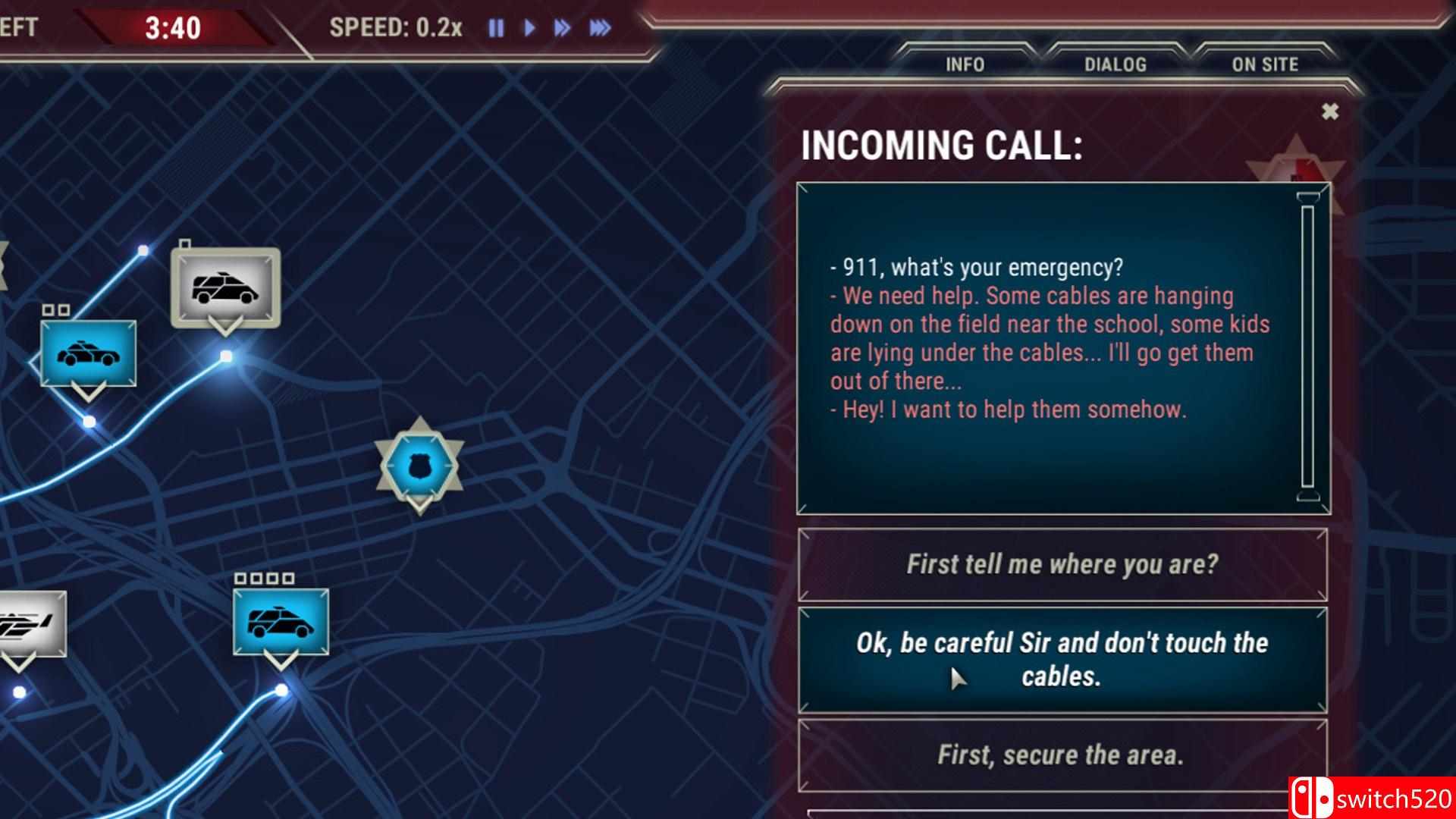Select the helicopter unit marker
The height and width of the screenshot is (819, 1456).
29,624
